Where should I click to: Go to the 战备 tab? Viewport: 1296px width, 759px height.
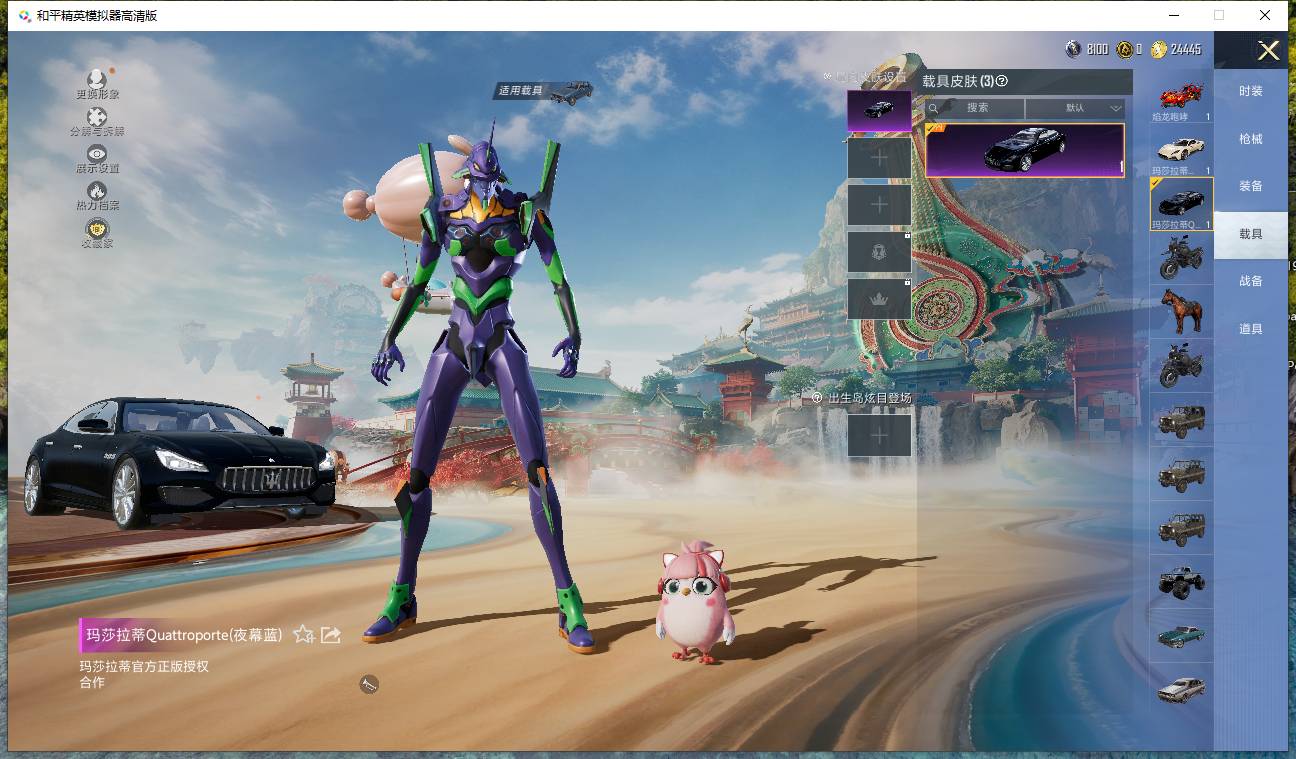tap(1250, 281)
